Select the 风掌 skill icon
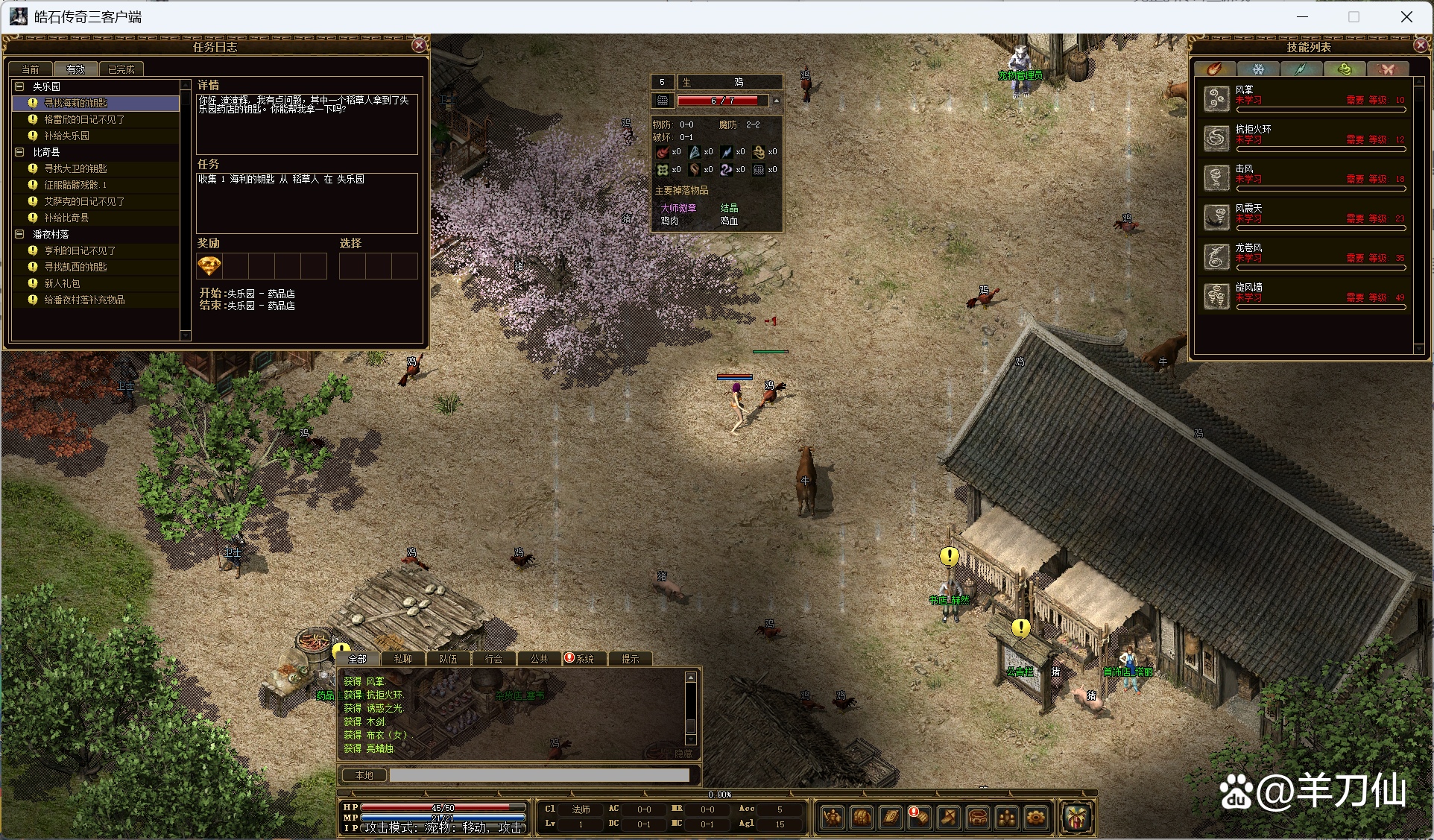 [x=1217, y=99]
